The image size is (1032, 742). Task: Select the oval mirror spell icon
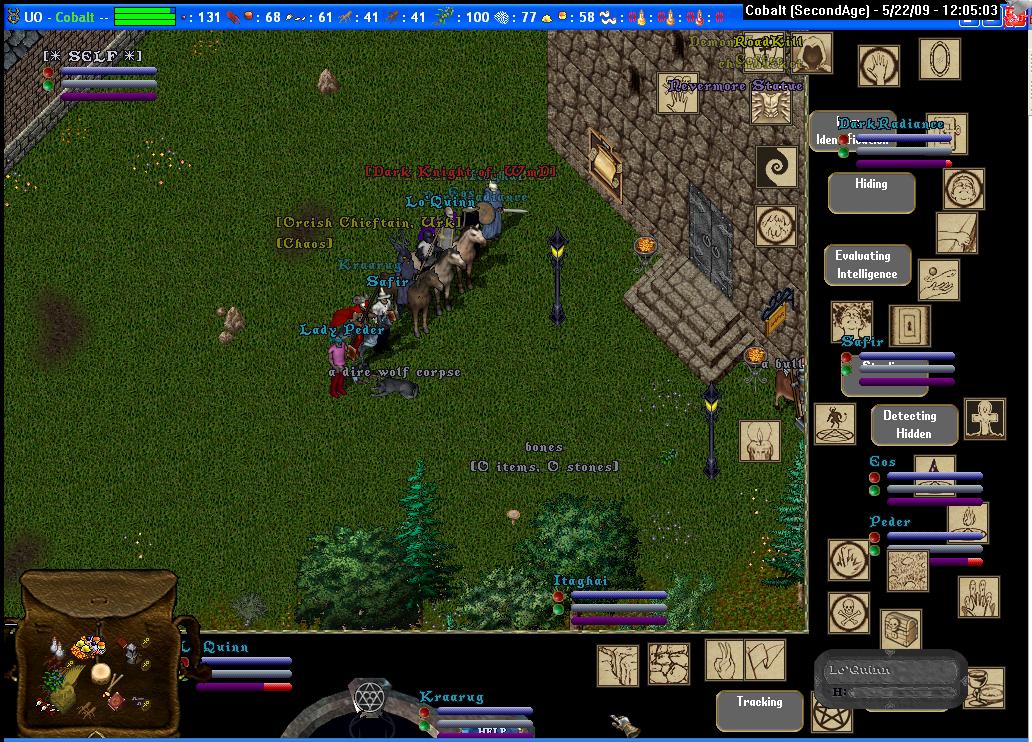(939, 59)
